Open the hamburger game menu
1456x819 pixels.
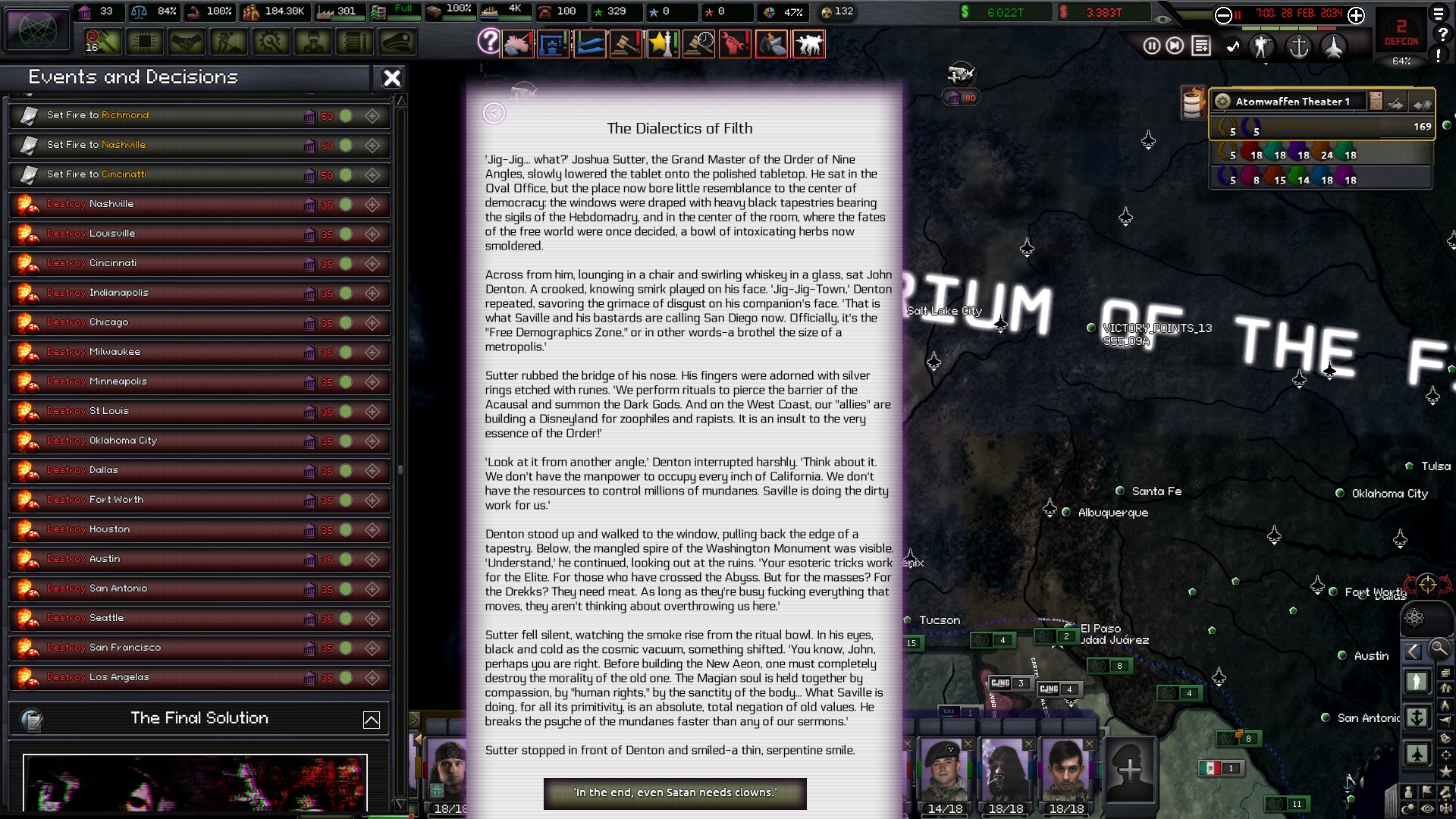tap(1439, 14)
